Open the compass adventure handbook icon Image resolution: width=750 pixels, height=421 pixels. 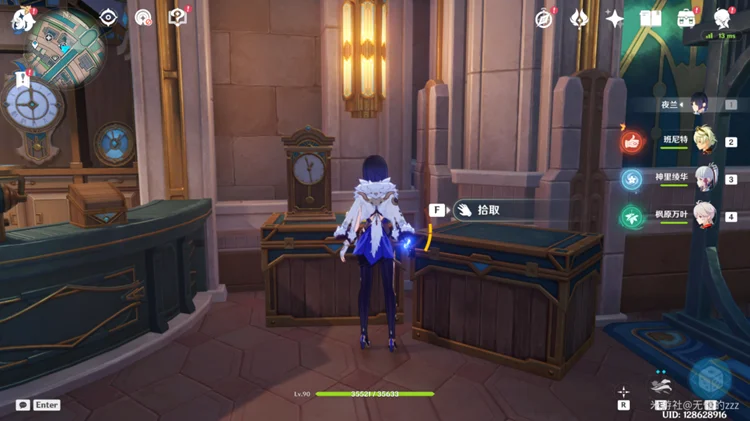tap(544, 18)
